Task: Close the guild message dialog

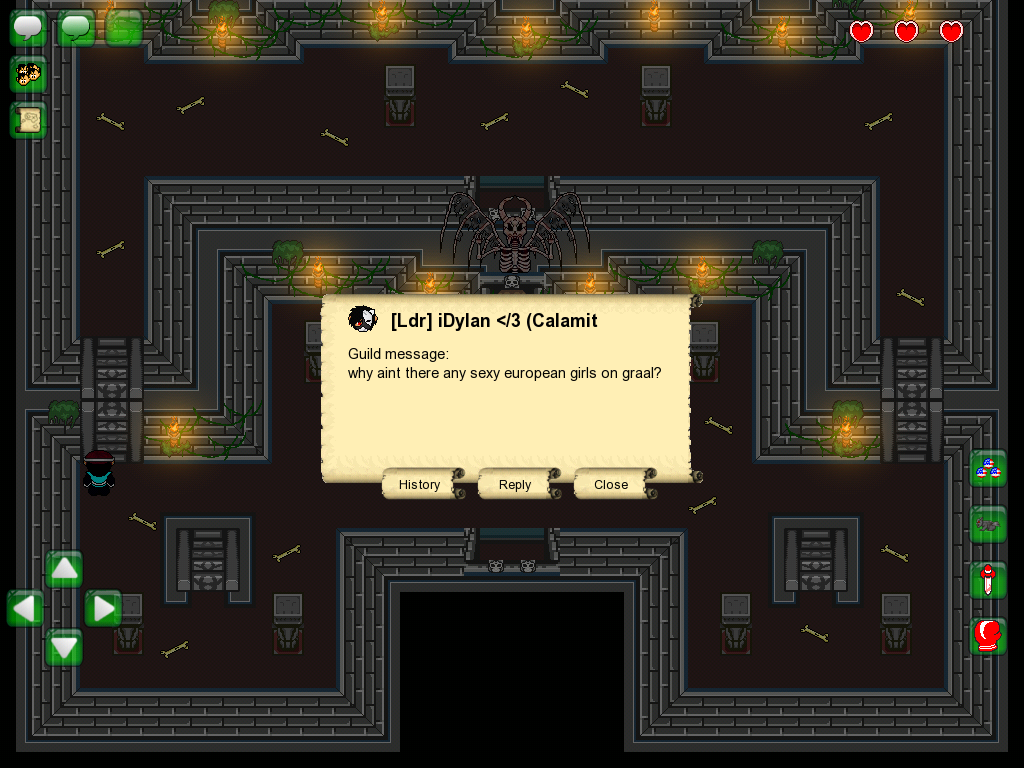Action: (611, 484)
